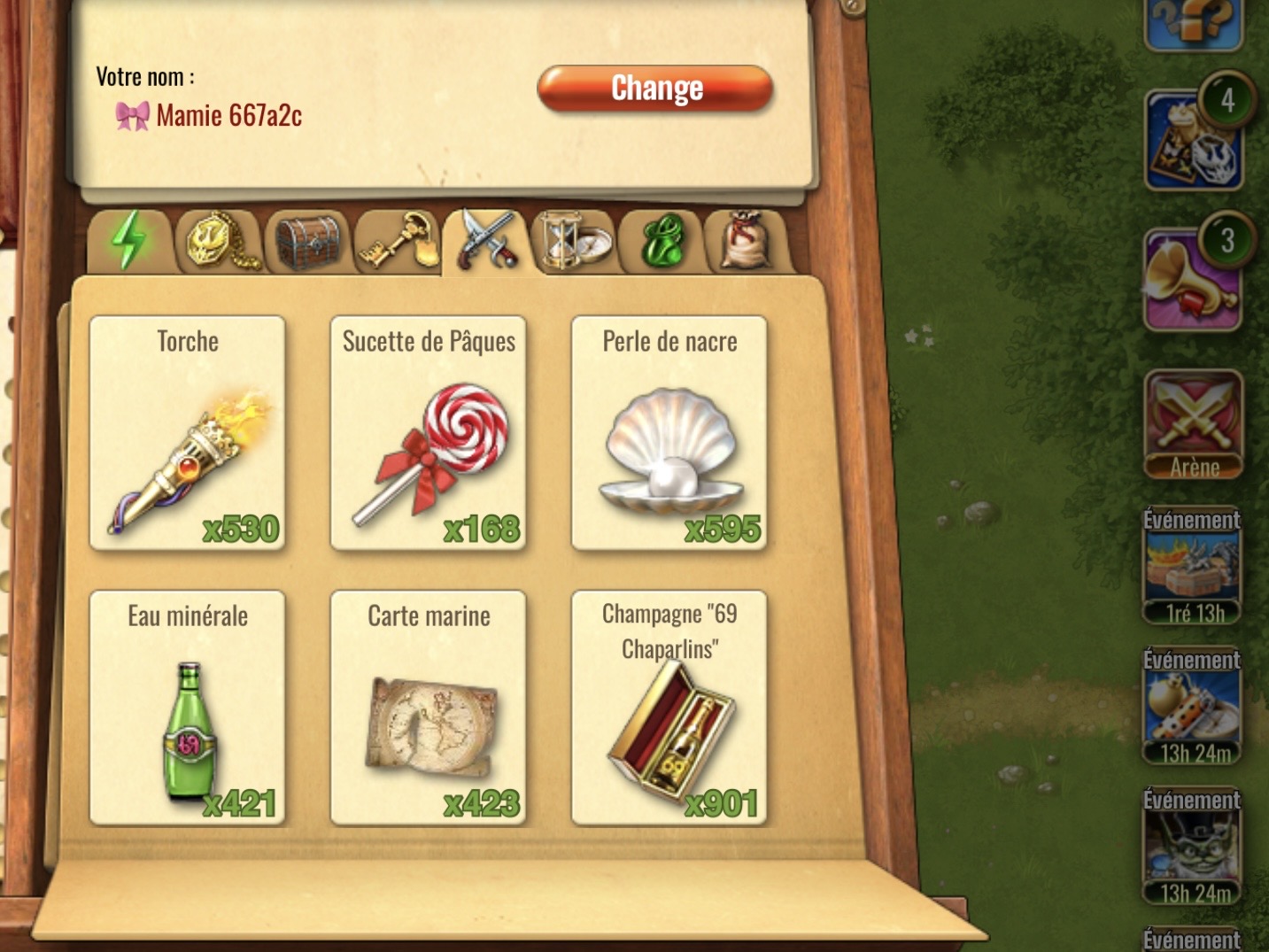This screenshot has height=952, width=1269.
Task: Choose the Sucette de Pâques lollipop
Action: pyautogui.click(x=429, y=433)
